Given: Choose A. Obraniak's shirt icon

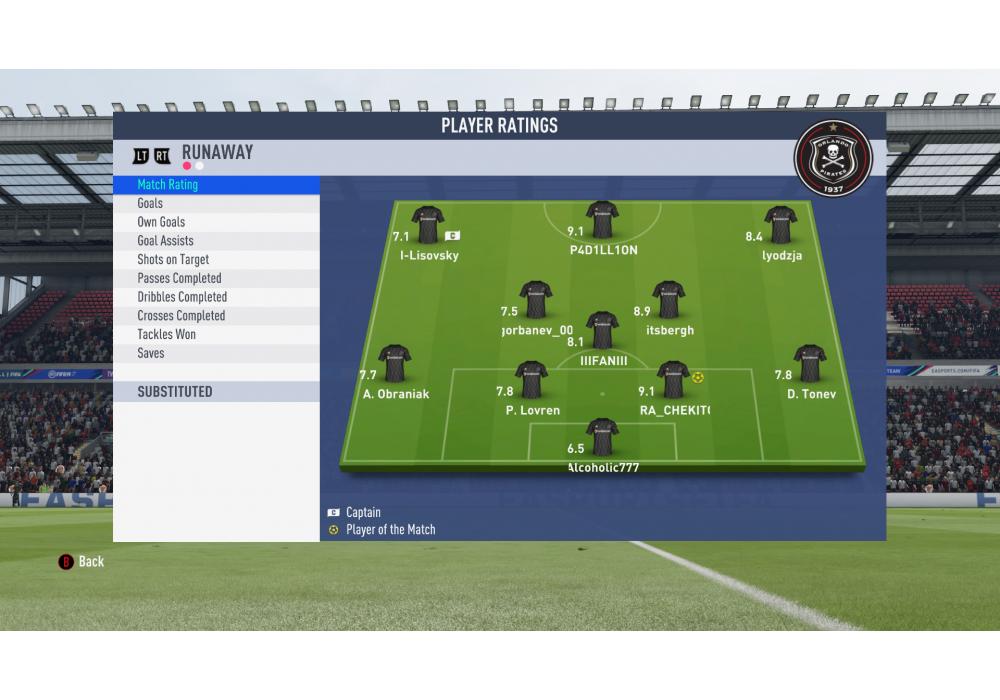Looking at the screenshot, I should point(395,364).
